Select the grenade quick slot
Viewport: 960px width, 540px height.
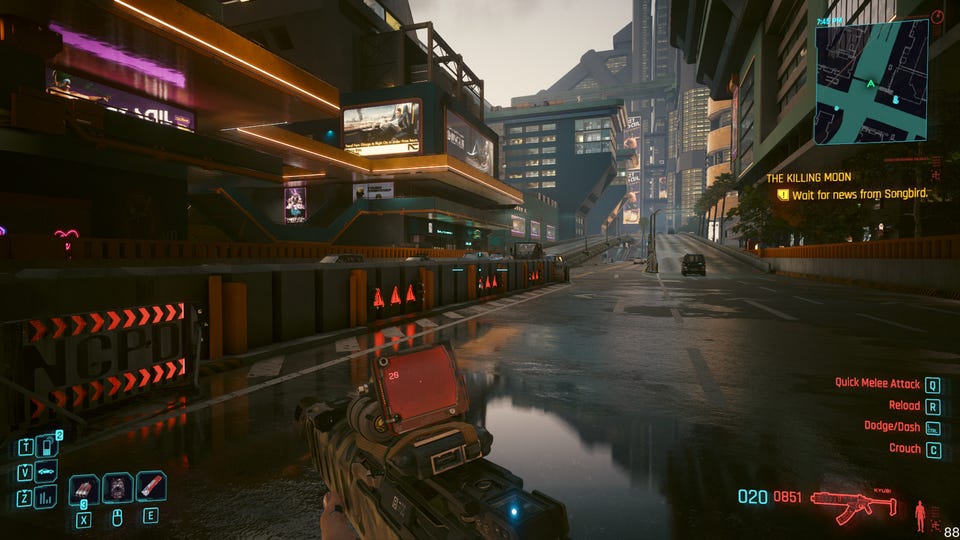(84, 488)
